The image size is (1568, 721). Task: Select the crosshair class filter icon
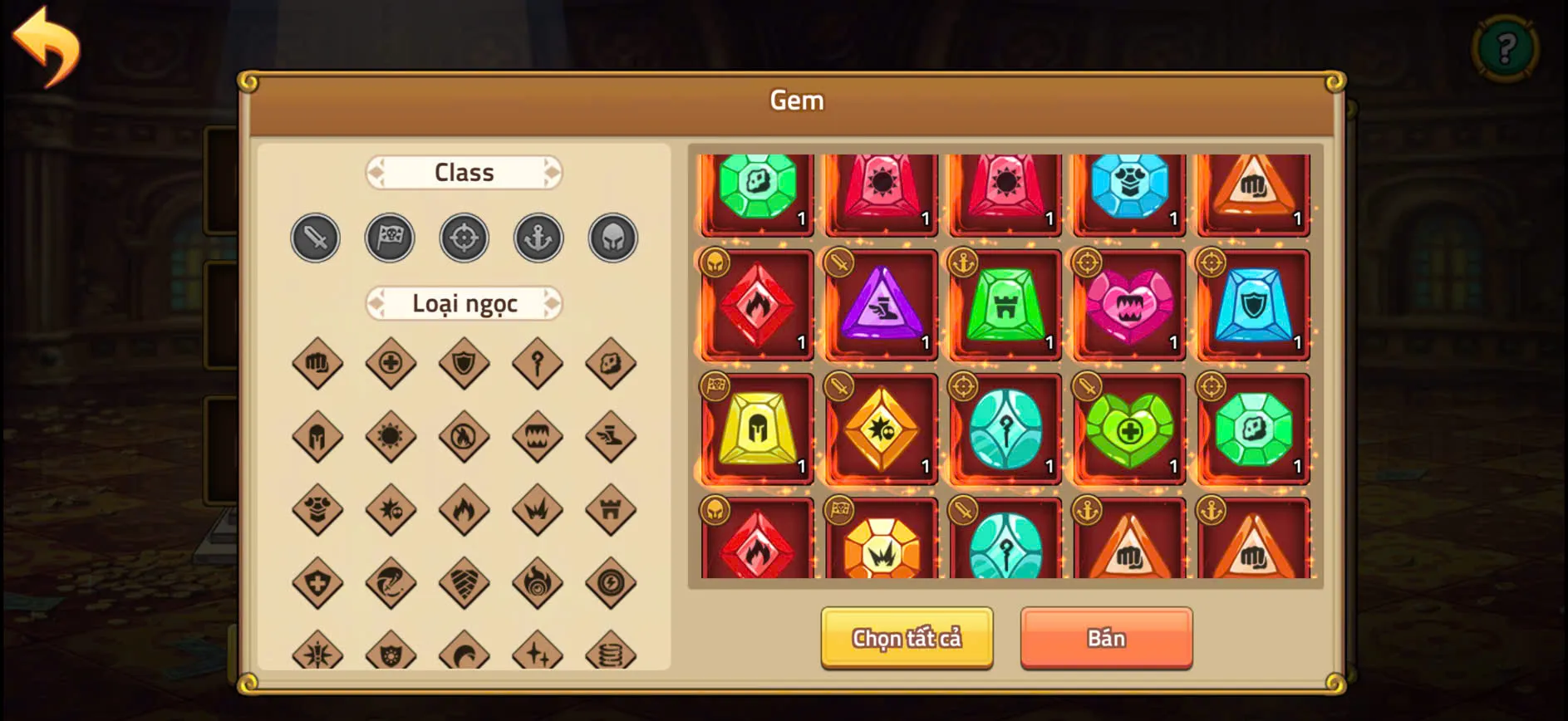[465, 237]
